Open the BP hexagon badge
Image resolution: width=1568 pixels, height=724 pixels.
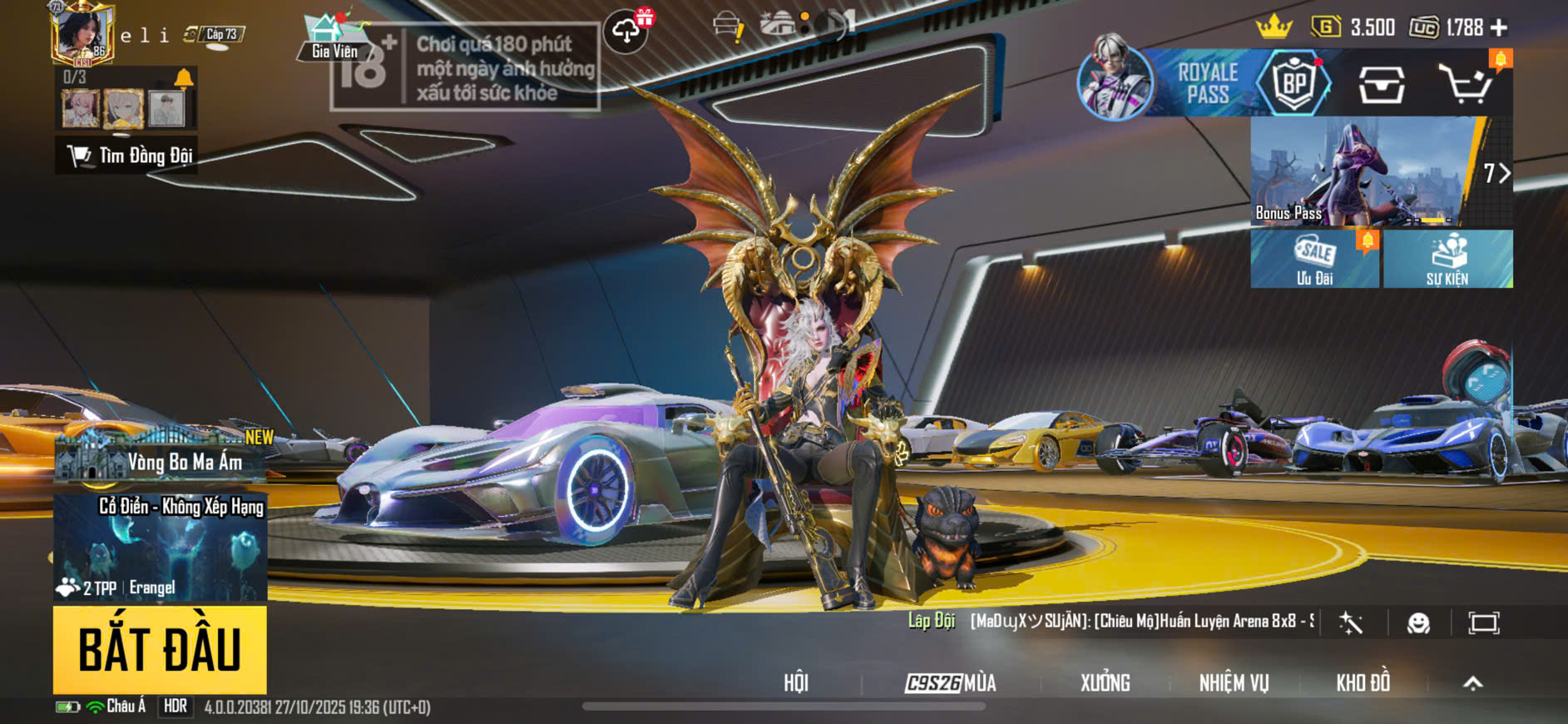pos(1293,83)
